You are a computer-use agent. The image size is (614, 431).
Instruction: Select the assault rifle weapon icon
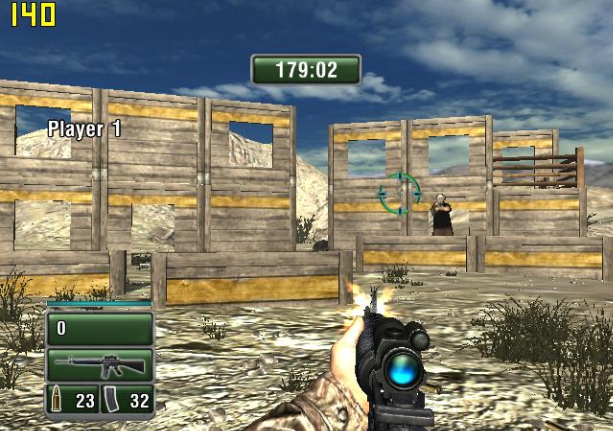[99, 364]
